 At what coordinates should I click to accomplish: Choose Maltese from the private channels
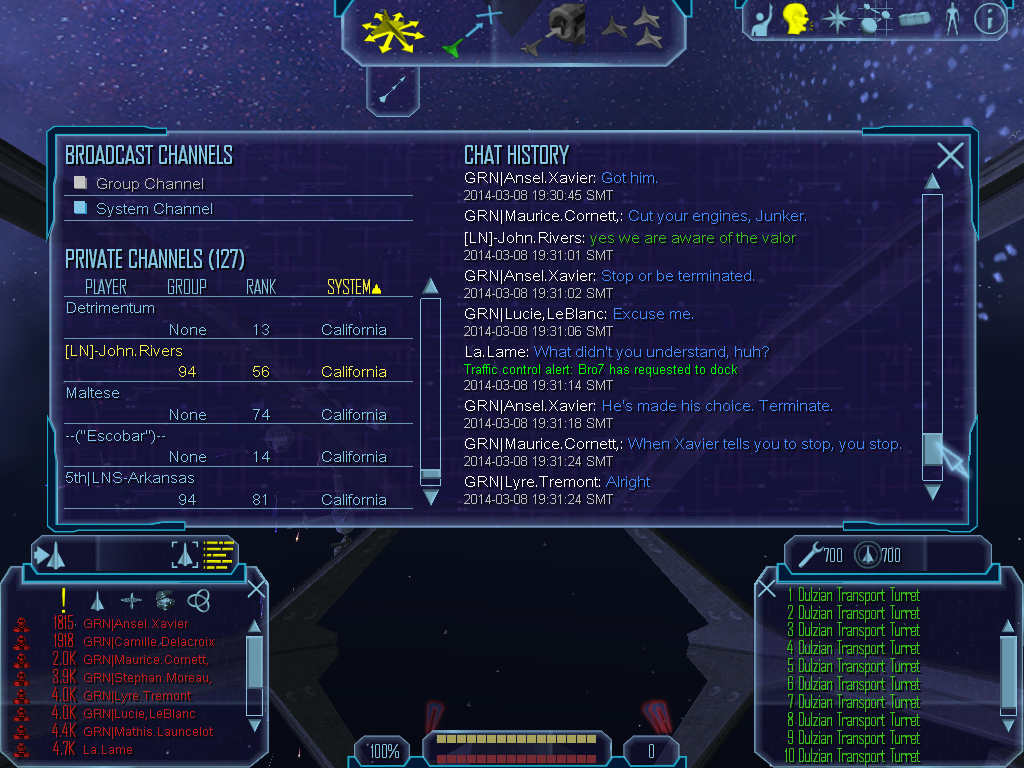coord(92,393)
